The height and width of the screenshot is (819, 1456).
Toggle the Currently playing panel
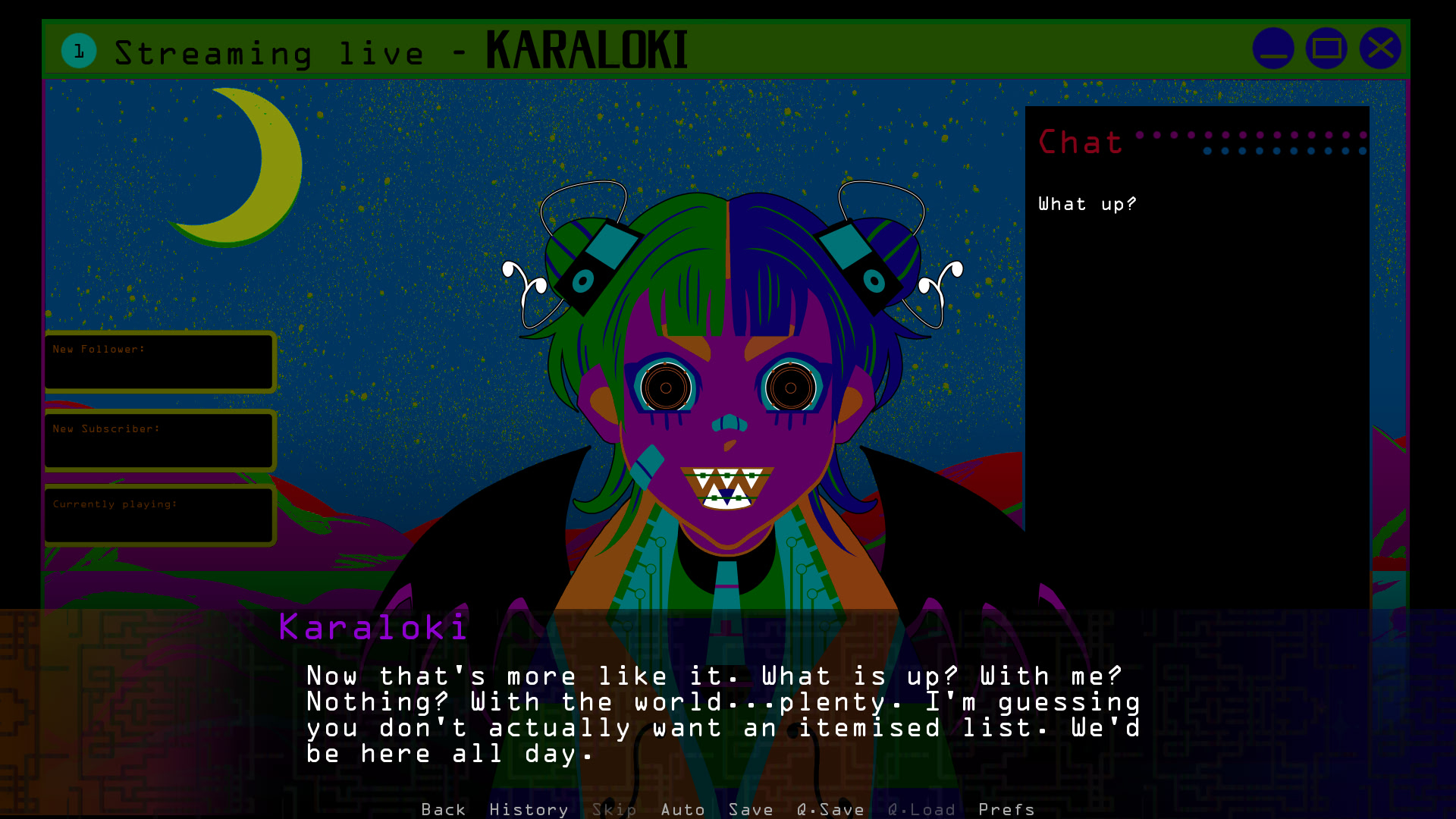[159, 515]
